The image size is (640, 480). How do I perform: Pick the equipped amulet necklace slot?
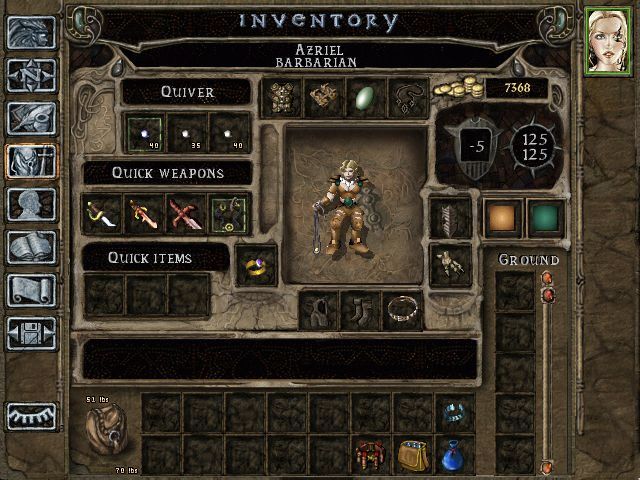pos(408,97)
